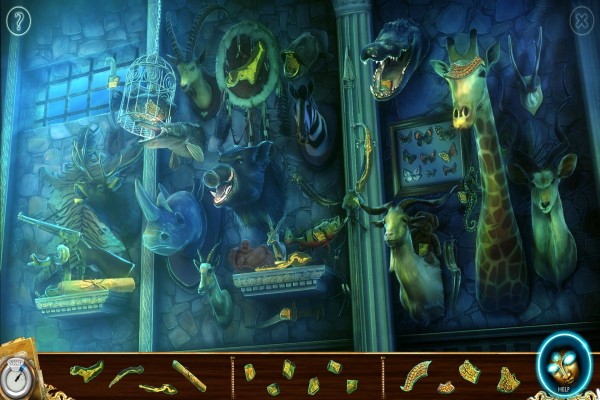Use the glowing Help hint button
The width and height of the screenshot is (600, 400).
click(564, 365)
